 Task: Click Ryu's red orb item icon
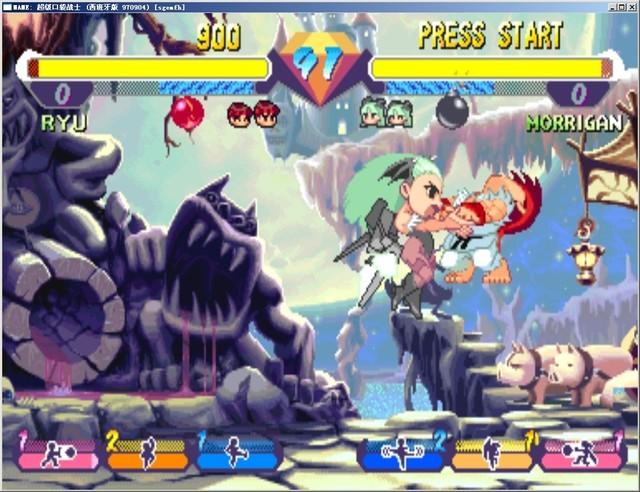coord(187,112)
